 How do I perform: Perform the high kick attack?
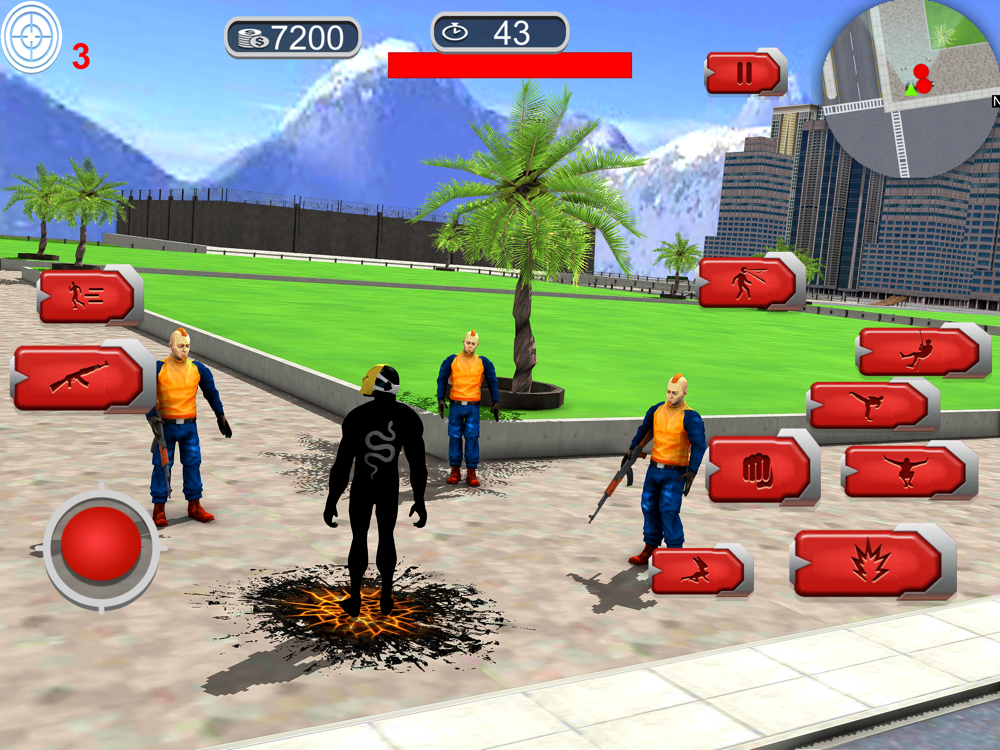click(869, 406)
